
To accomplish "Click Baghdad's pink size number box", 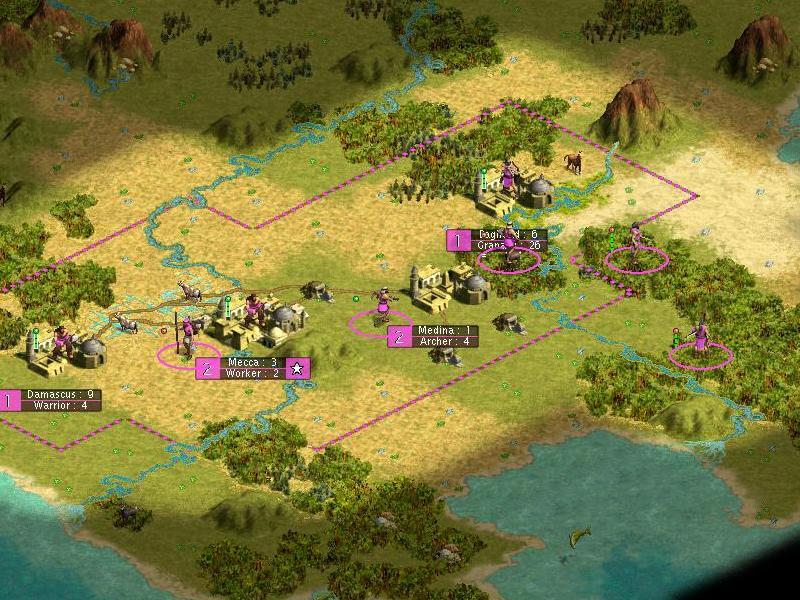I will [x=458, y=239].
